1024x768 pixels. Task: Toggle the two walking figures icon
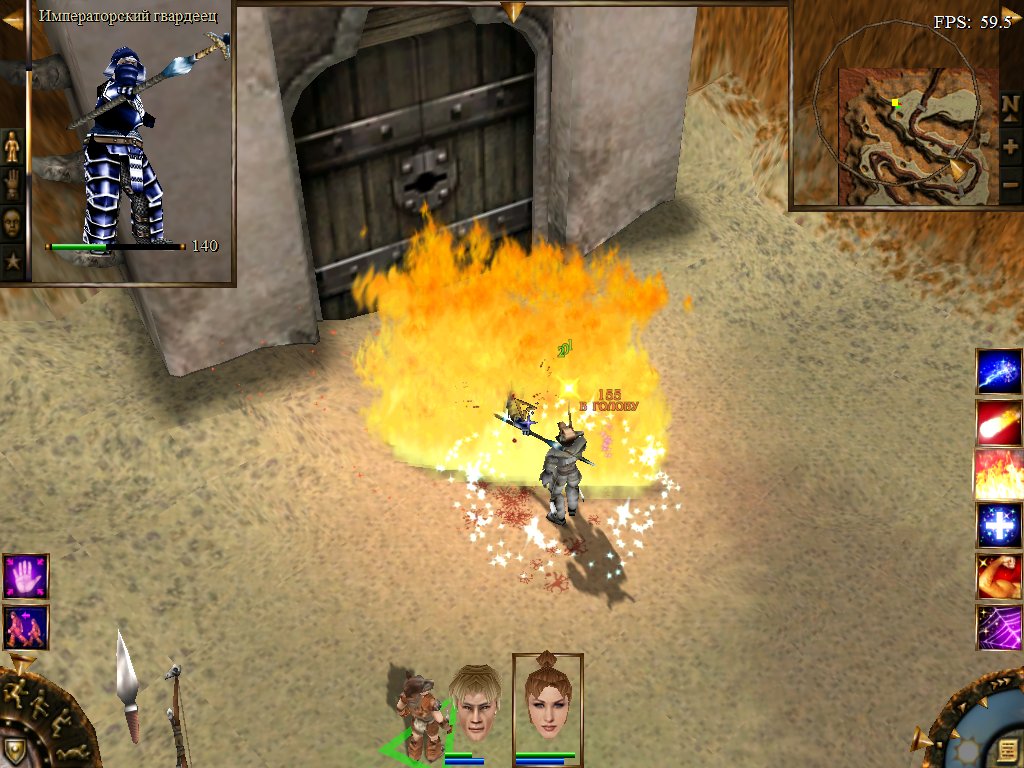25,627
